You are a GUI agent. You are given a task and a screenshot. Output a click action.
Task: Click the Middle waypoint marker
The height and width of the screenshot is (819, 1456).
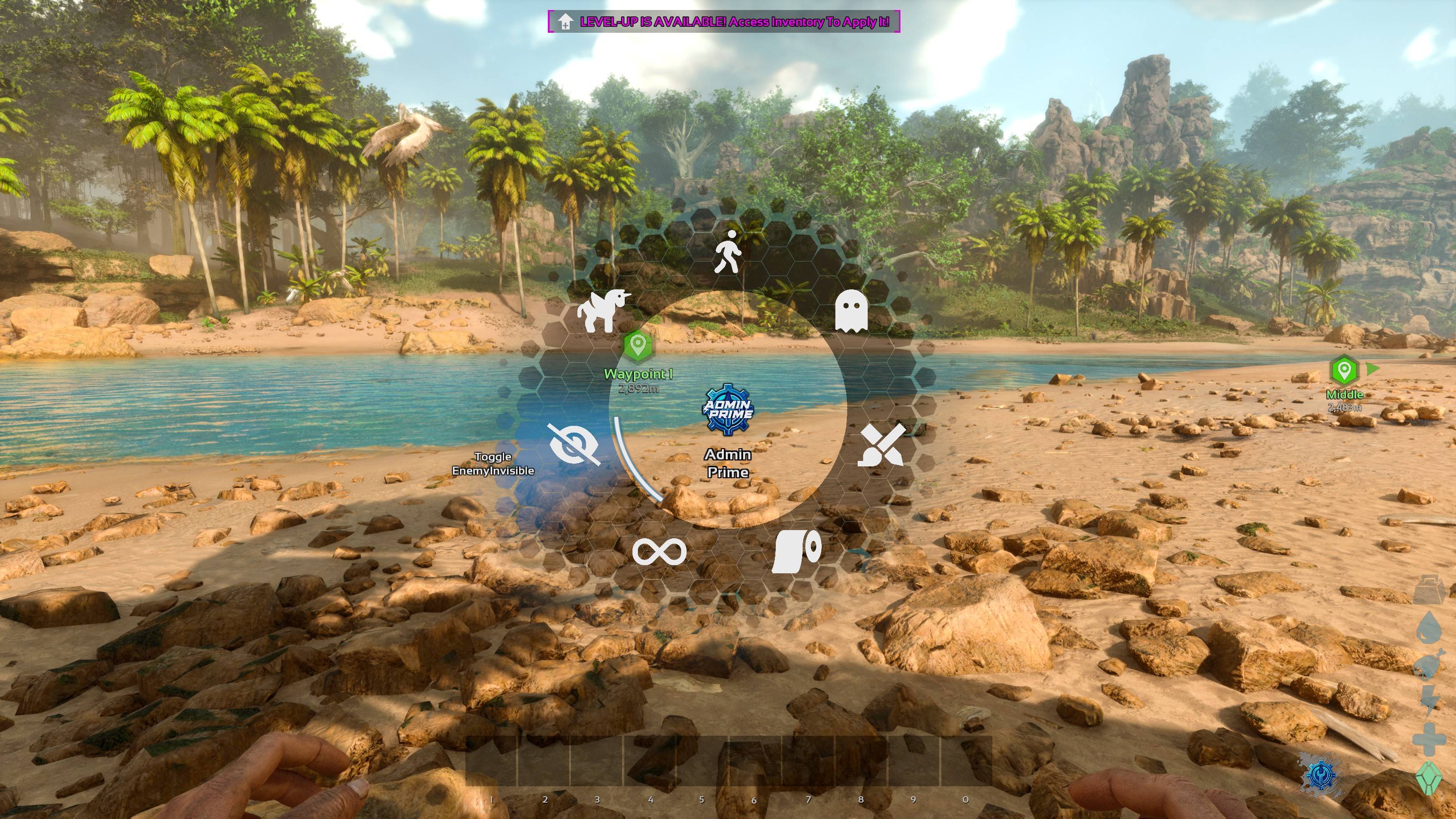tap(1344, 371)
